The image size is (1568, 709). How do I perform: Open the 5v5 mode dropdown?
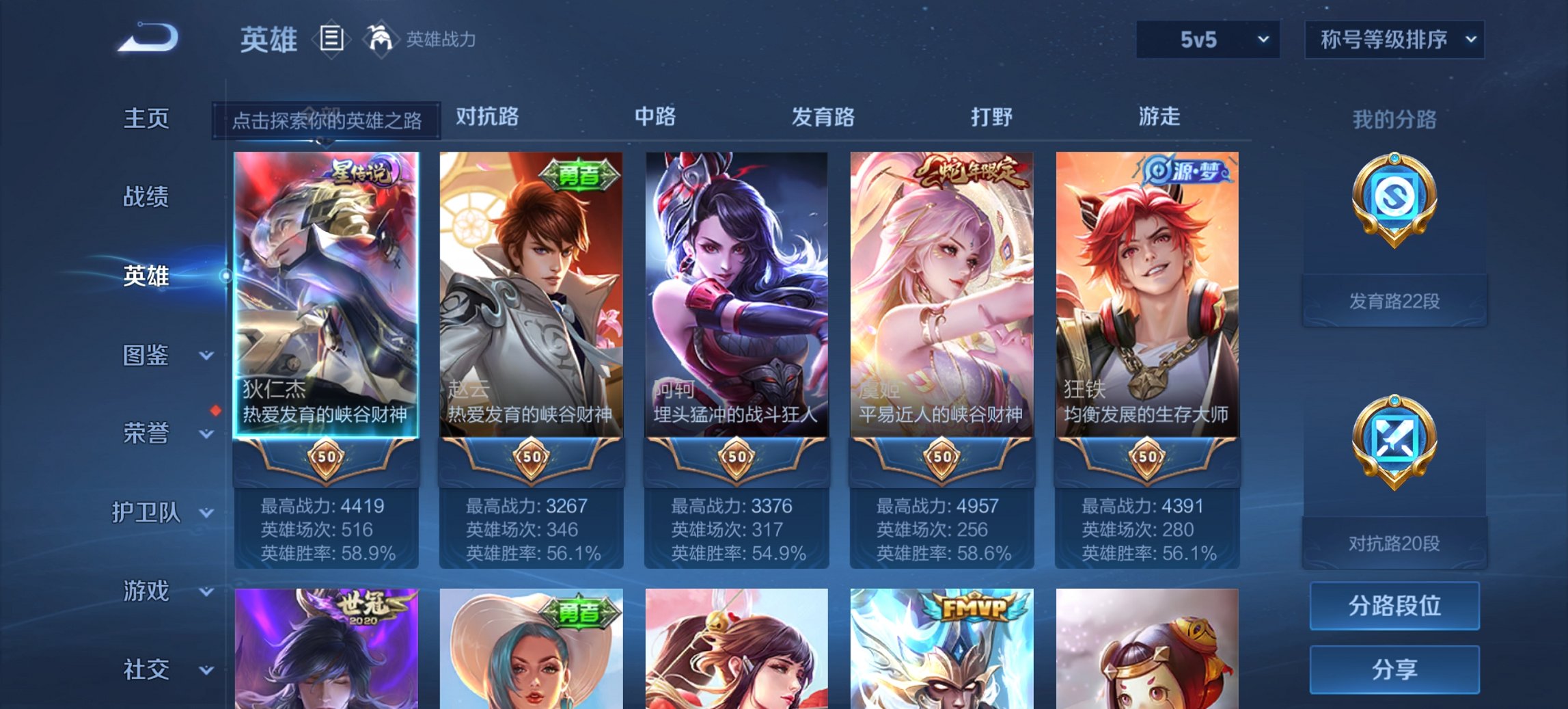click(x=1207, y=39)
